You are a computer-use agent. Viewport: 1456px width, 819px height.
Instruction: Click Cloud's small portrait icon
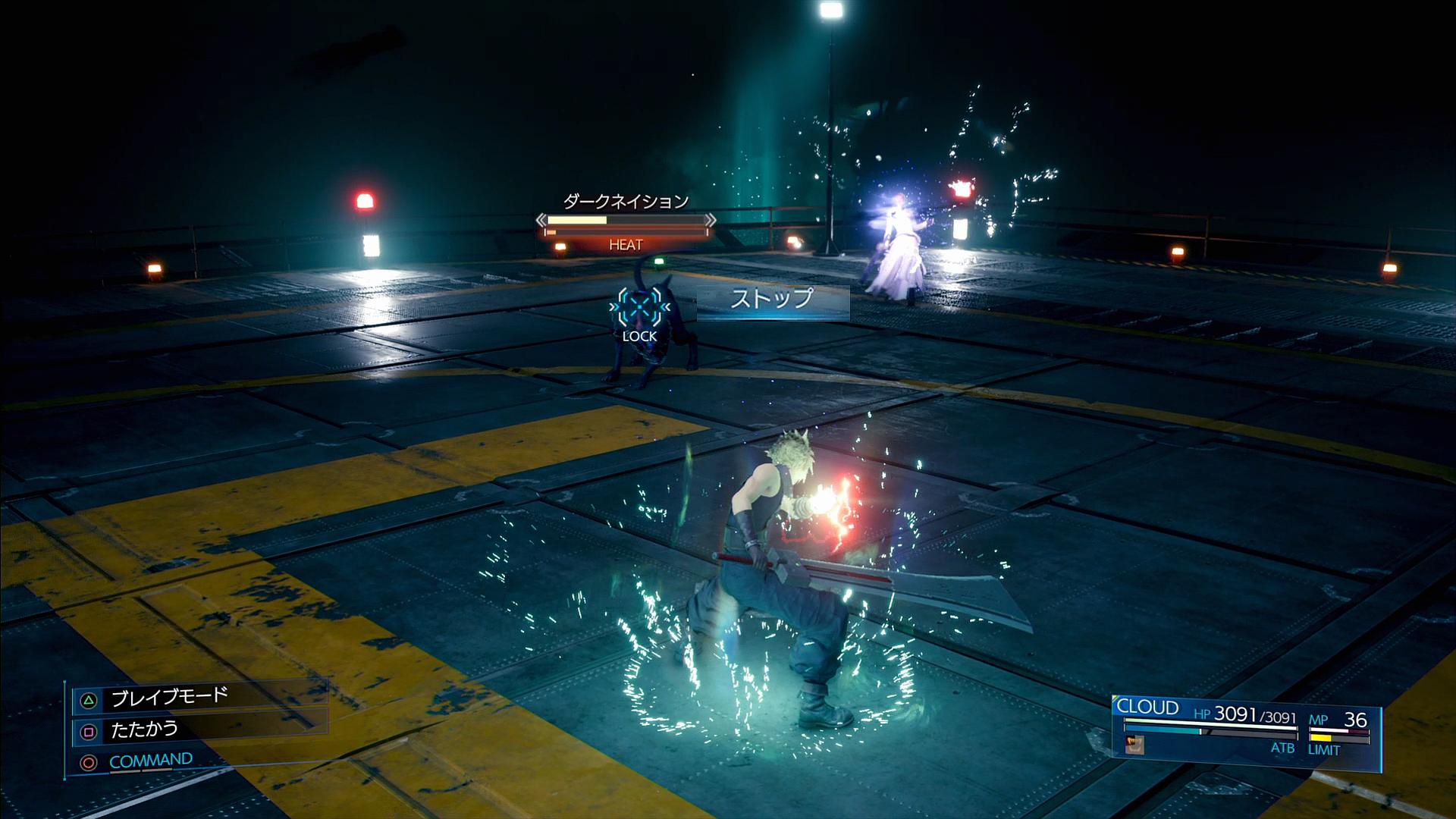1134,745
